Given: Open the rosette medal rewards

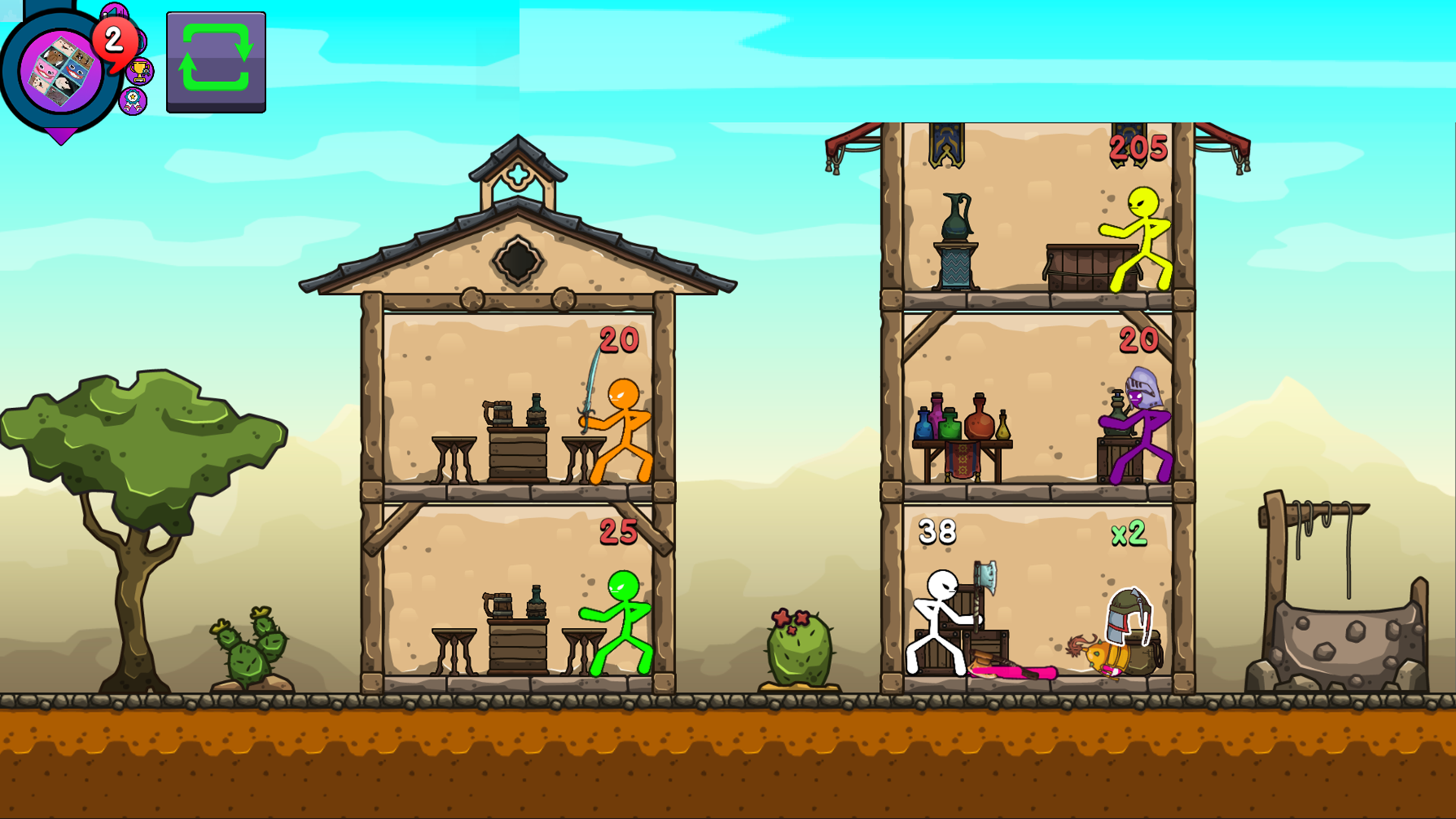Looking at the screenshot, I should tap(133, 101).
